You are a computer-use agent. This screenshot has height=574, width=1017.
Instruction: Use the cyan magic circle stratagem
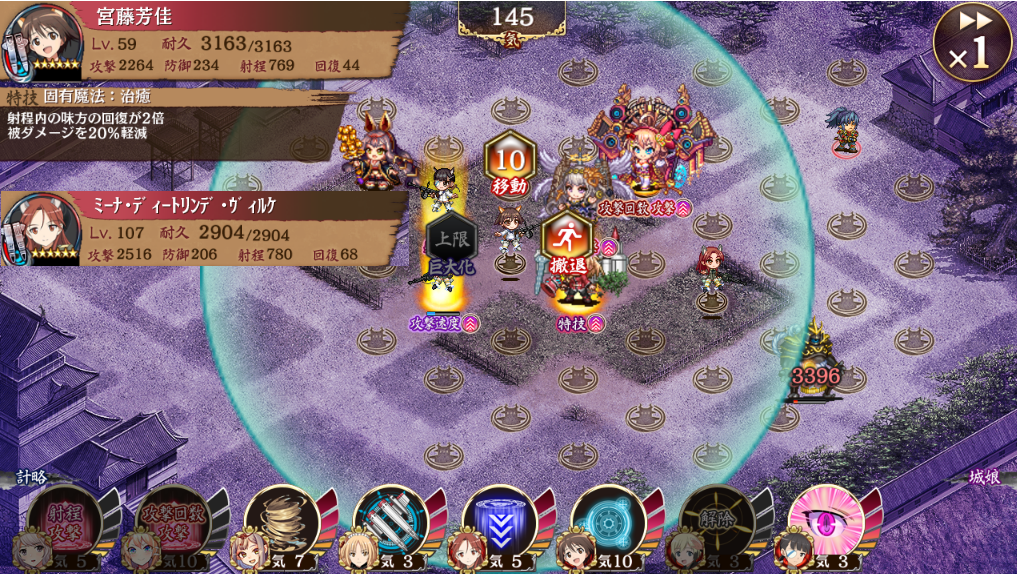tap(608, 520)
